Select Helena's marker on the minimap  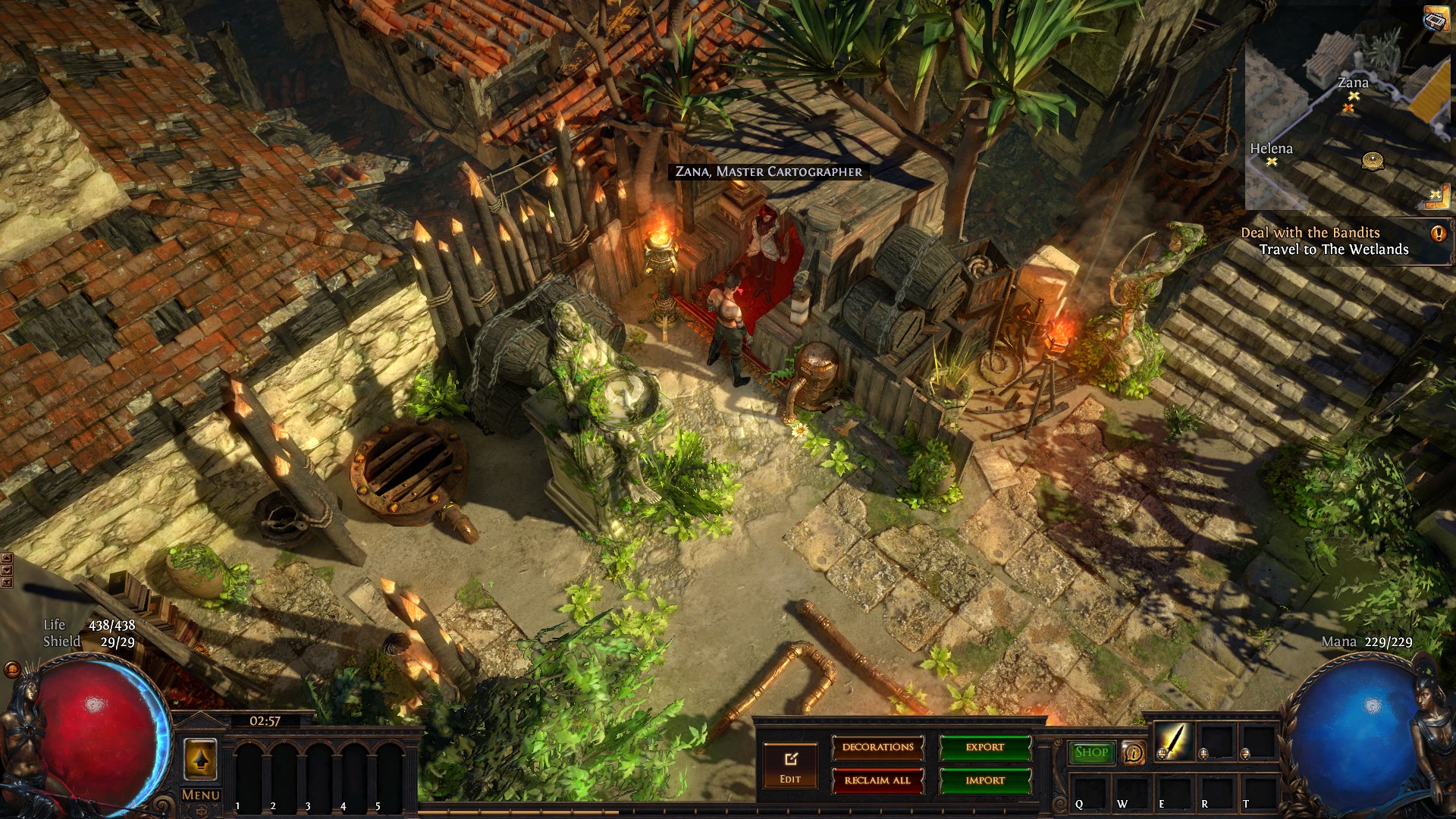point(1272,162)
